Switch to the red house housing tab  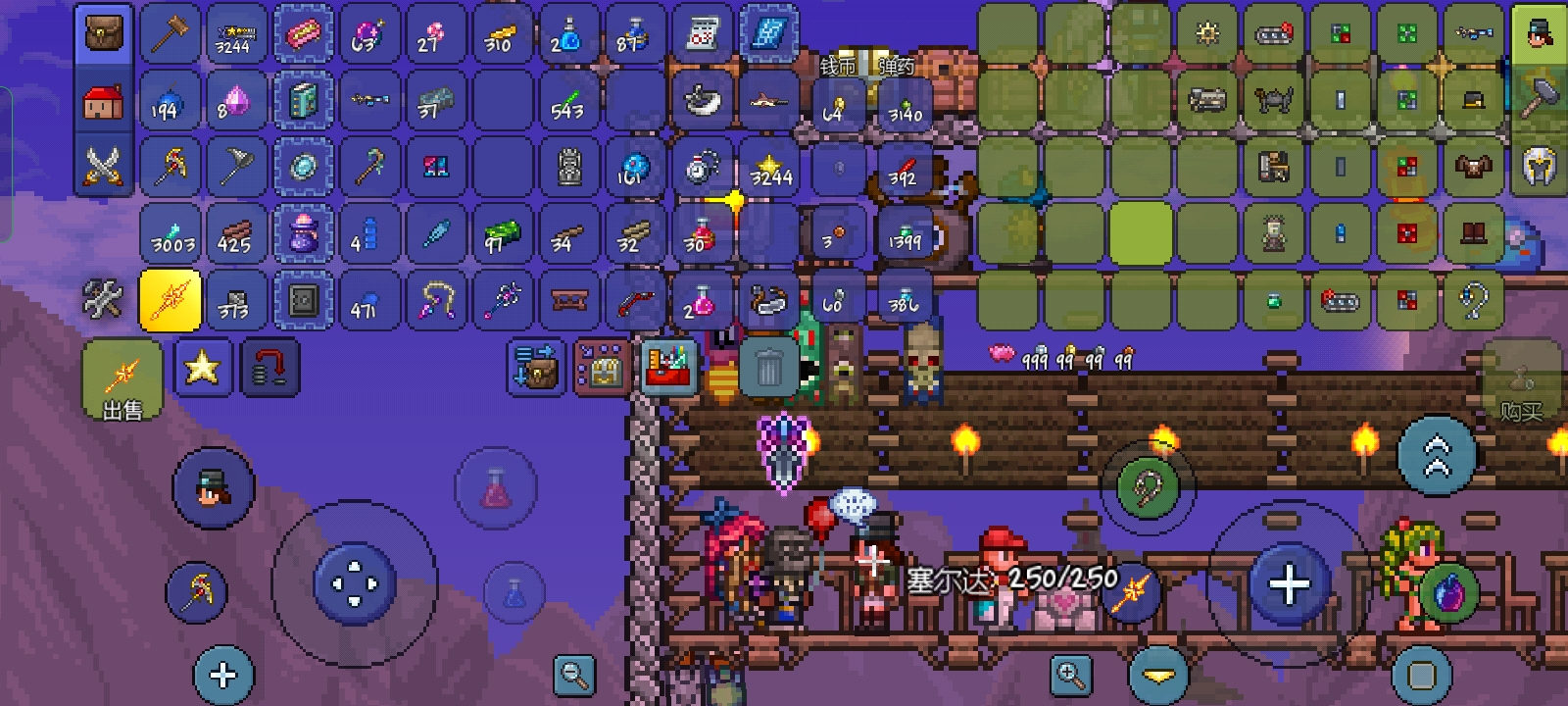[x=103, y=101]
